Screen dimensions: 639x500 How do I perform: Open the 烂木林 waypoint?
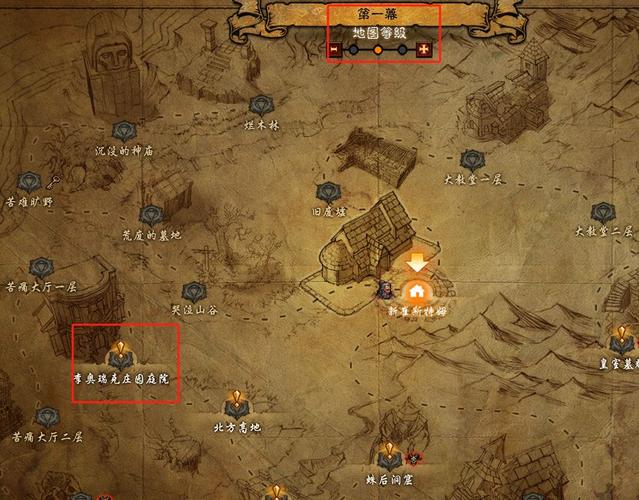(x=261, y=104)
